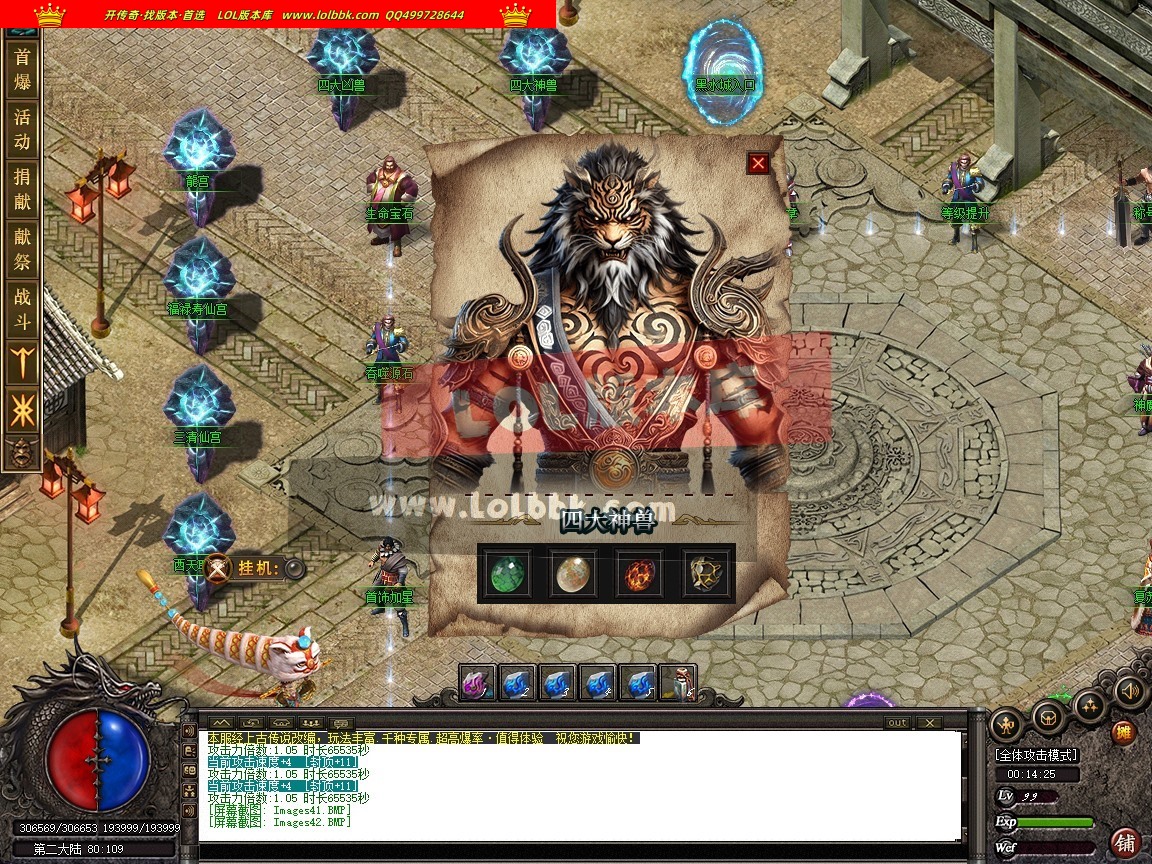Close the 四大神兽 parchment panel
The width and height of the screenshot is (1152, 864).
click(758, 163)
